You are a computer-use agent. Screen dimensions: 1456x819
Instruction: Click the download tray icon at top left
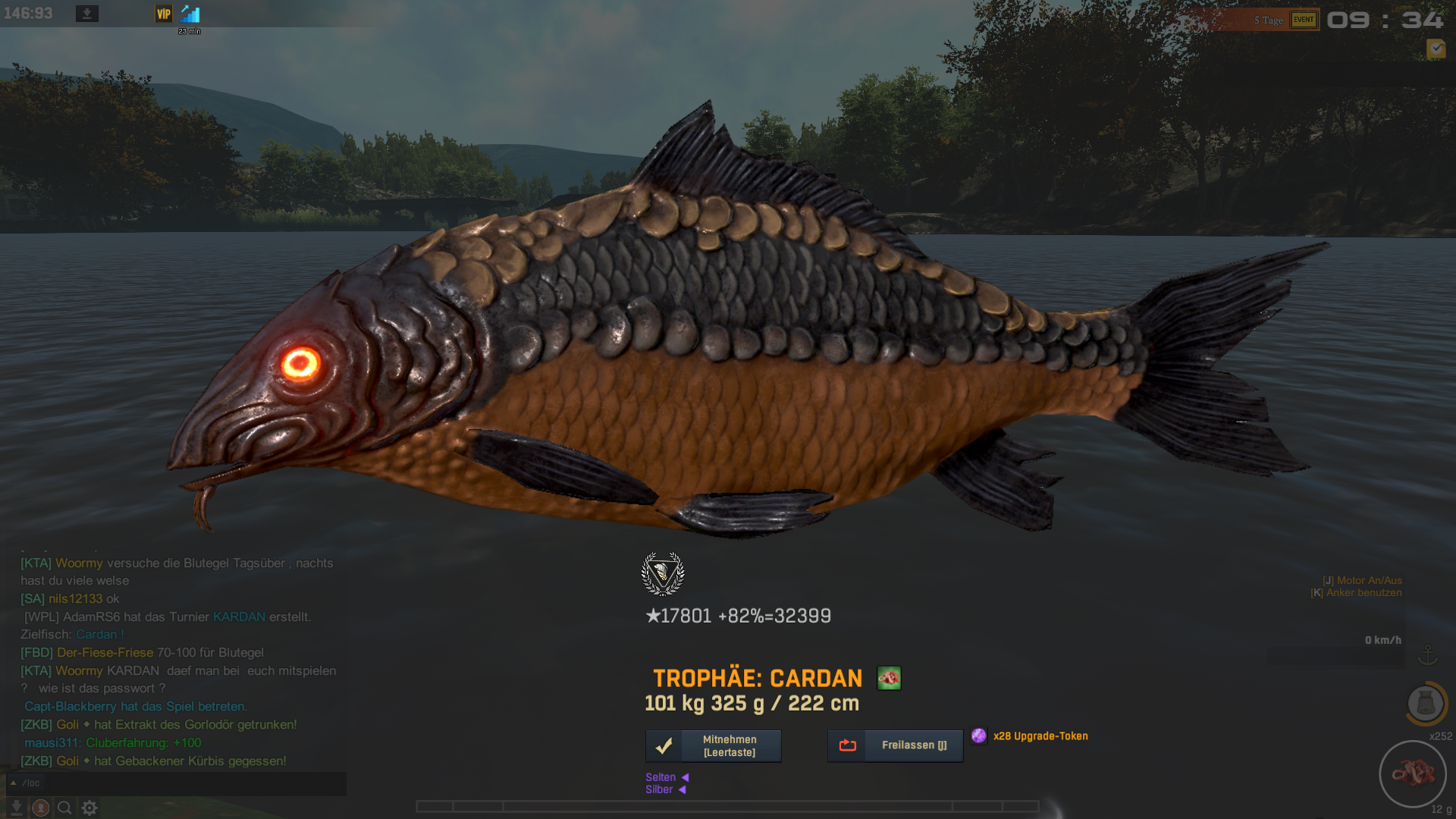[x=87, y=14]
